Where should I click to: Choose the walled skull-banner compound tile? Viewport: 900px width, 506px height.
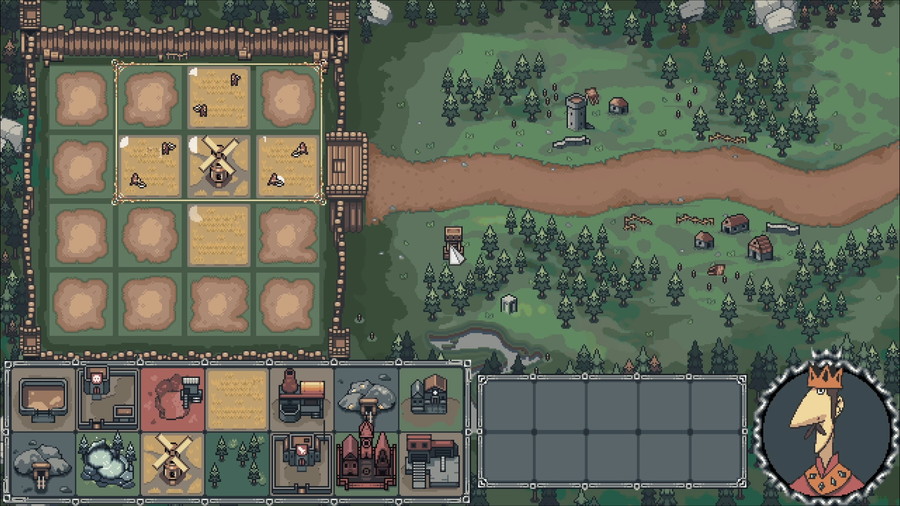pos(108,398)
